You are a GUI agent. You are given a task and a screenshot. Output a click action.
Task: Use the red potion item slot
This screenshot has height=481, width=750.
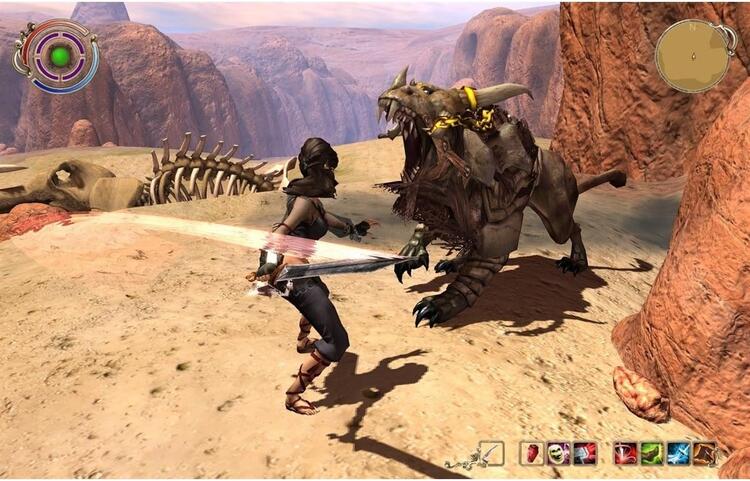[x=532, y=453]
